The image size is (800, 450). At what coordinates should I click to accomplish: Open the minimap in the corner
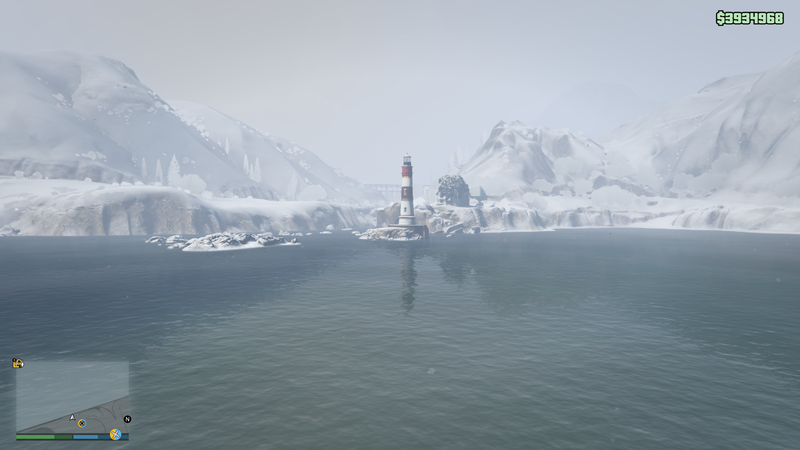click(x=72, y=397)
